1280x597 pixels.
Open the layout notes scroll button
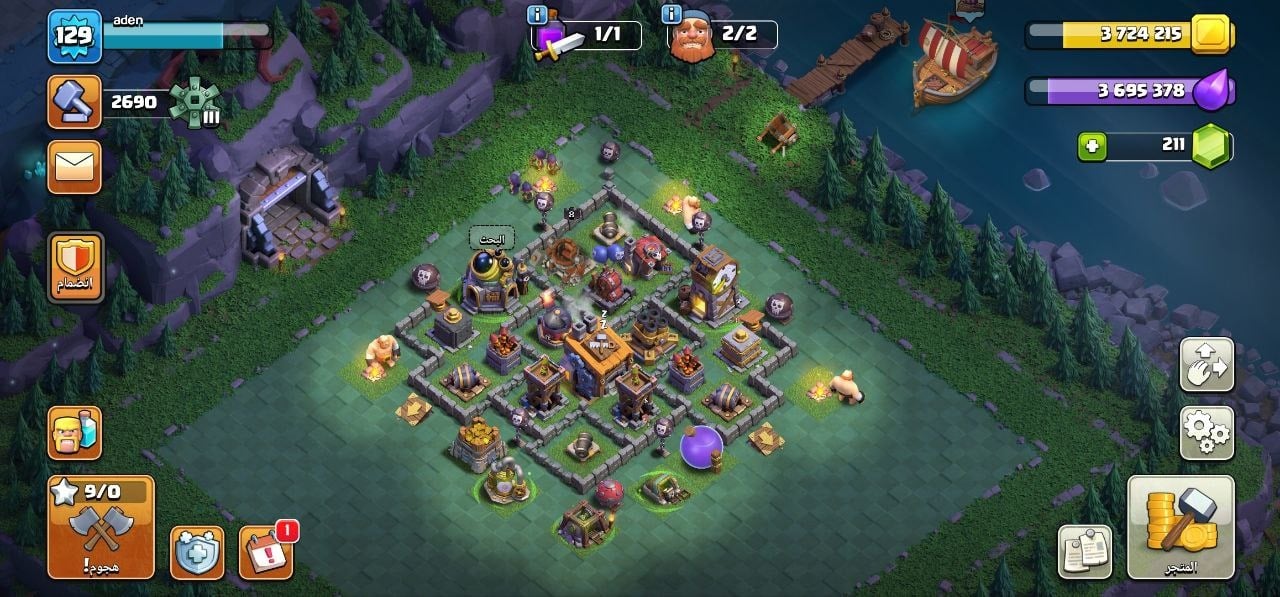(x=1085, y=551)
